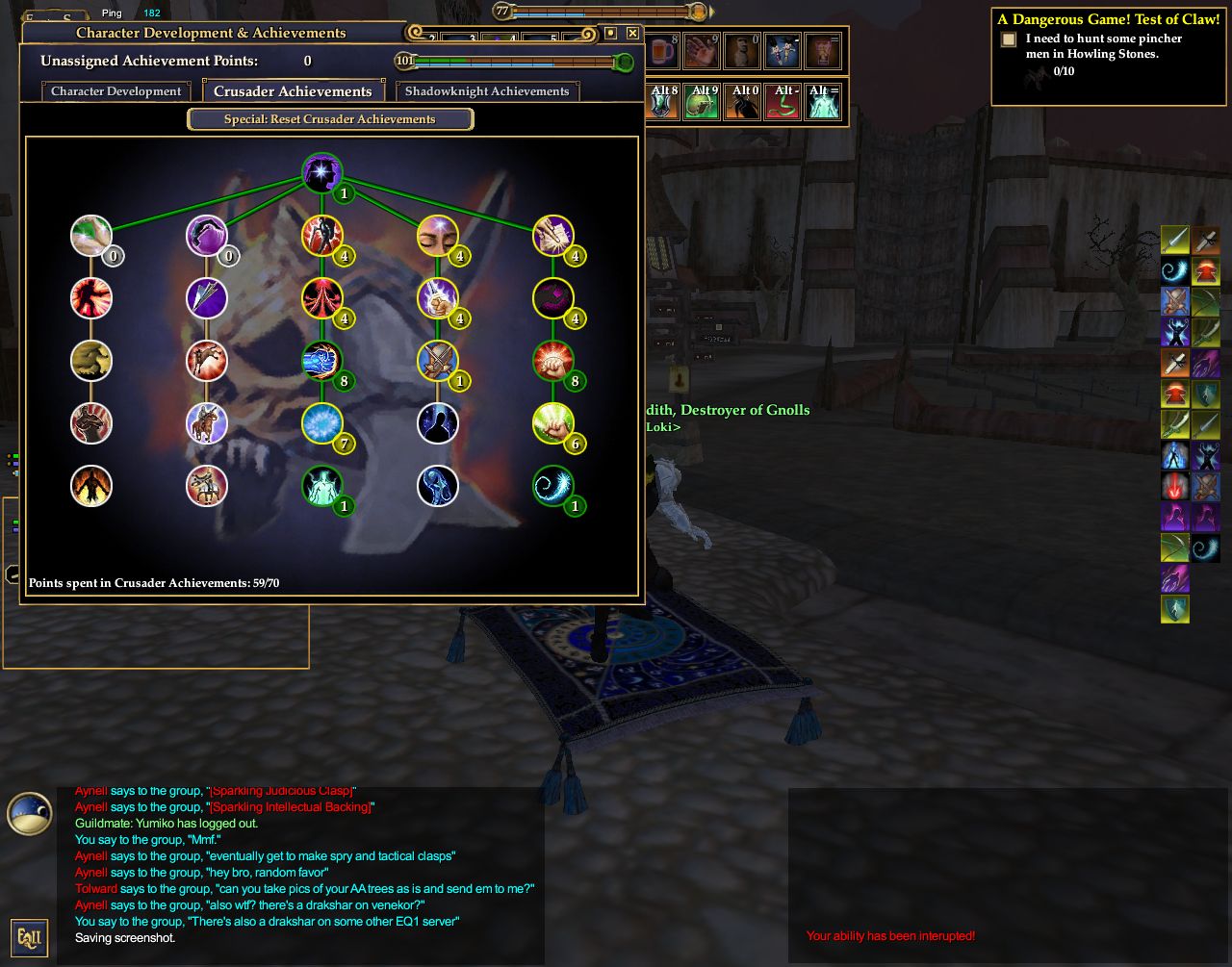Click the moon chat options icon

29,813
